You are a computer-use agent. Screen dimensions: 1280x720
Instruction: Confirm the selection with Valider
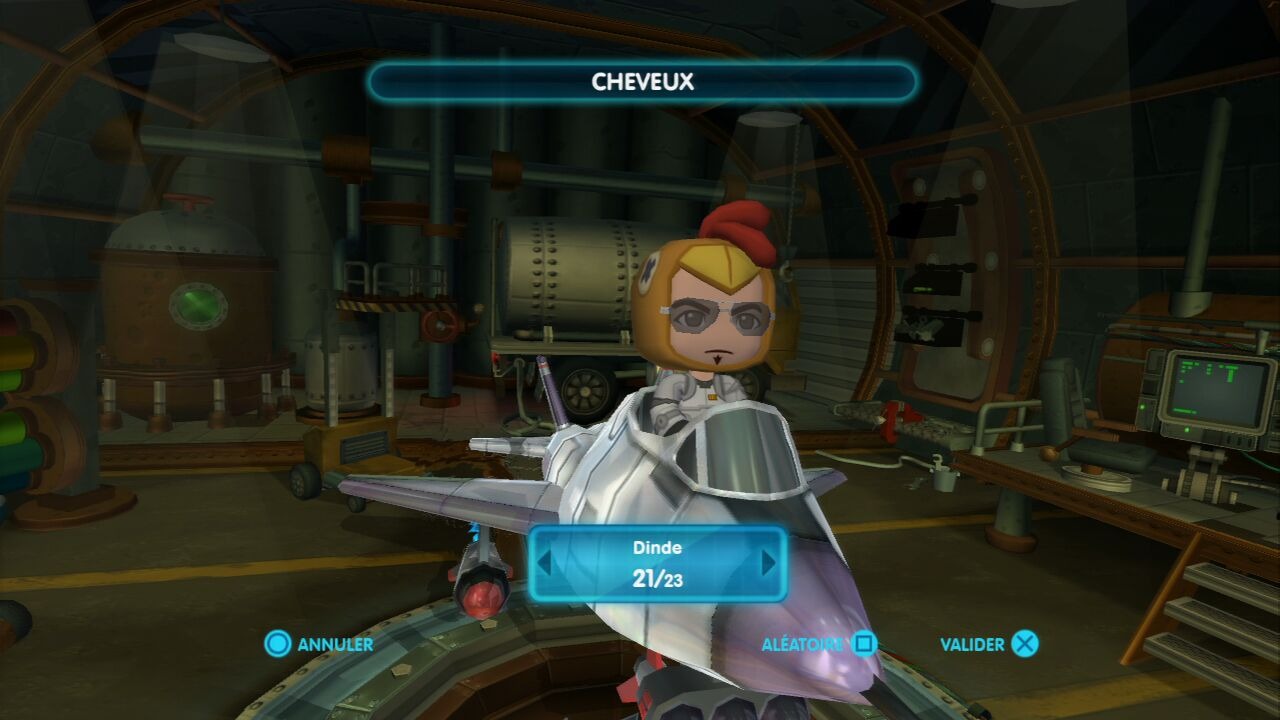pos(988,644)
